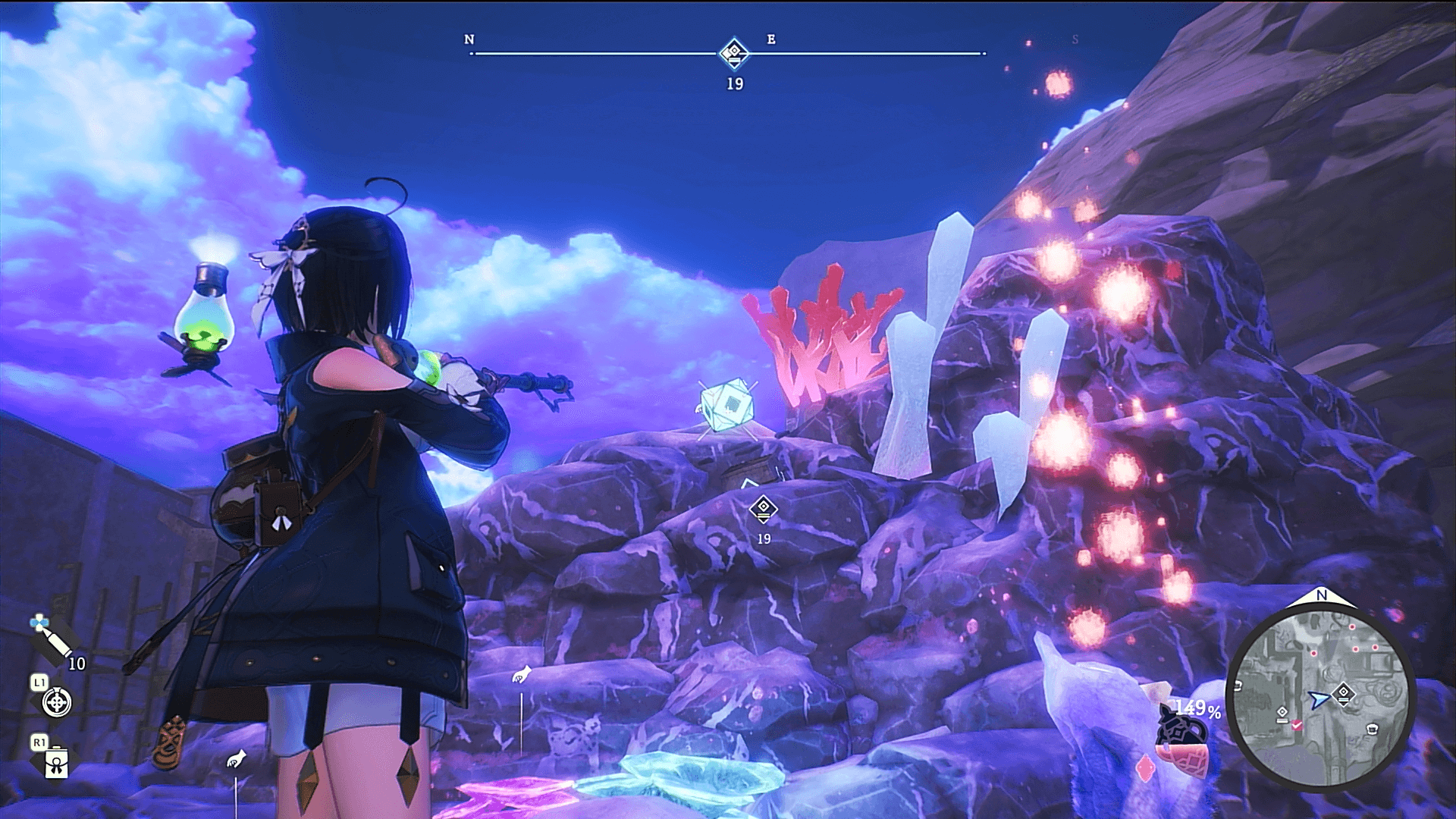Open the pouch bag icon
The image size is (1456, 819).
57,763
